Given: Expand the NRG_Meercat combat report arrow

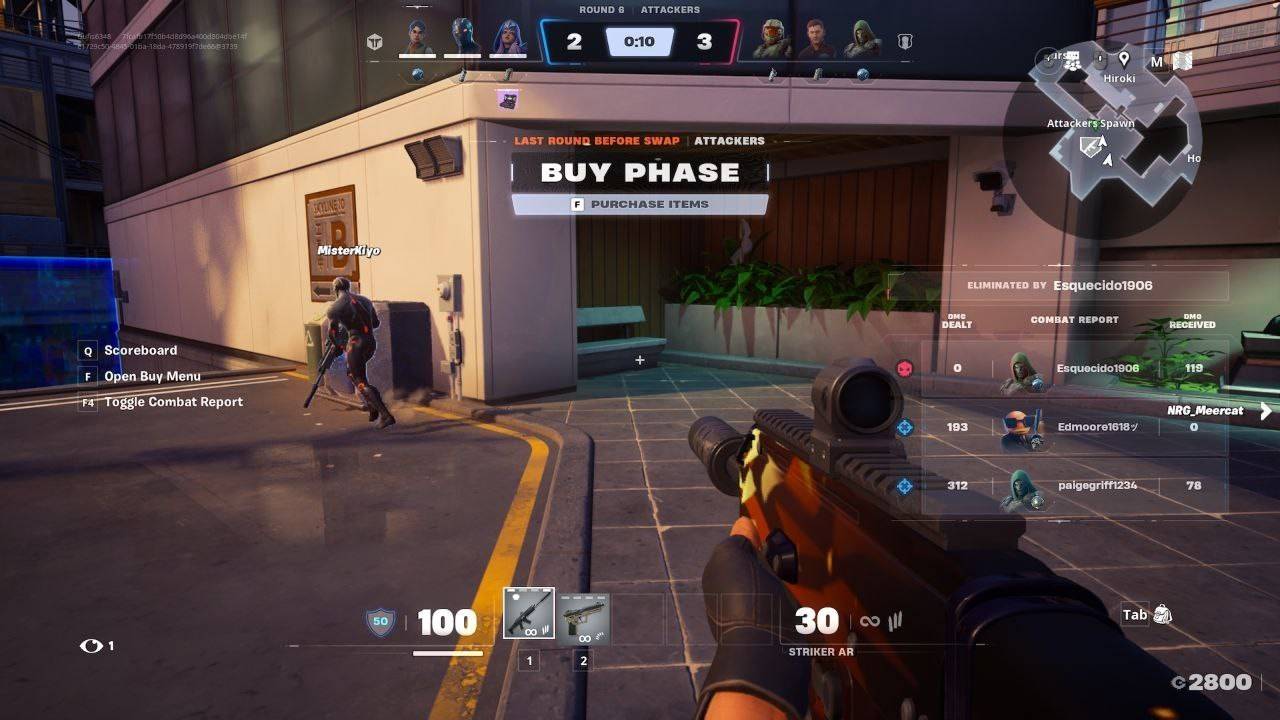Looking at the screenshot, I should coord(1267,410).
